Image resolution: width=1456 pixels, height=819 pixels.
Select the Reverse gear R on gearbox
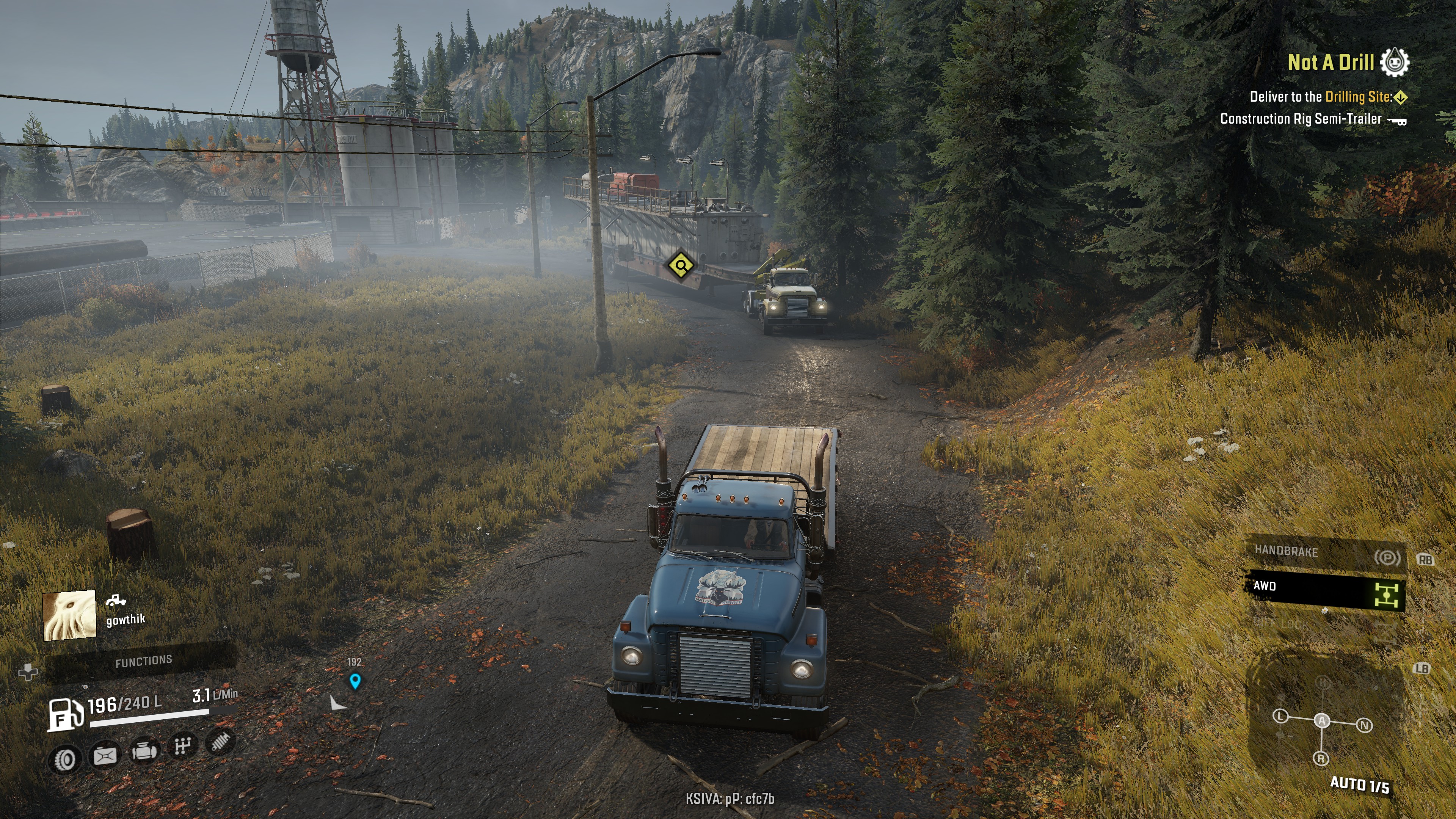1321,758
